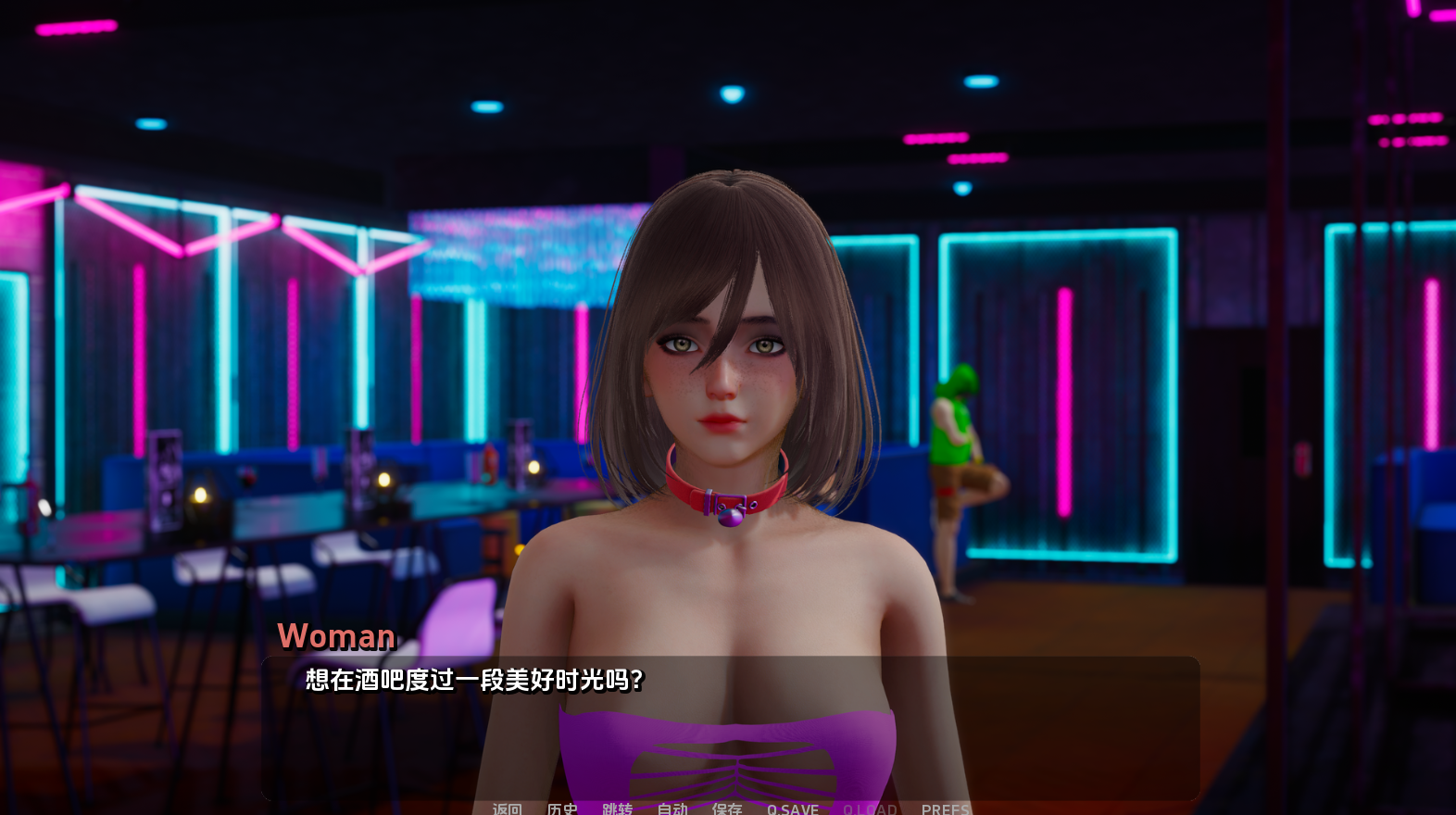Trigger Q.LOAD to quick load
The image size is (1456, 815).
pyautogui.click(x=871, y=808)
